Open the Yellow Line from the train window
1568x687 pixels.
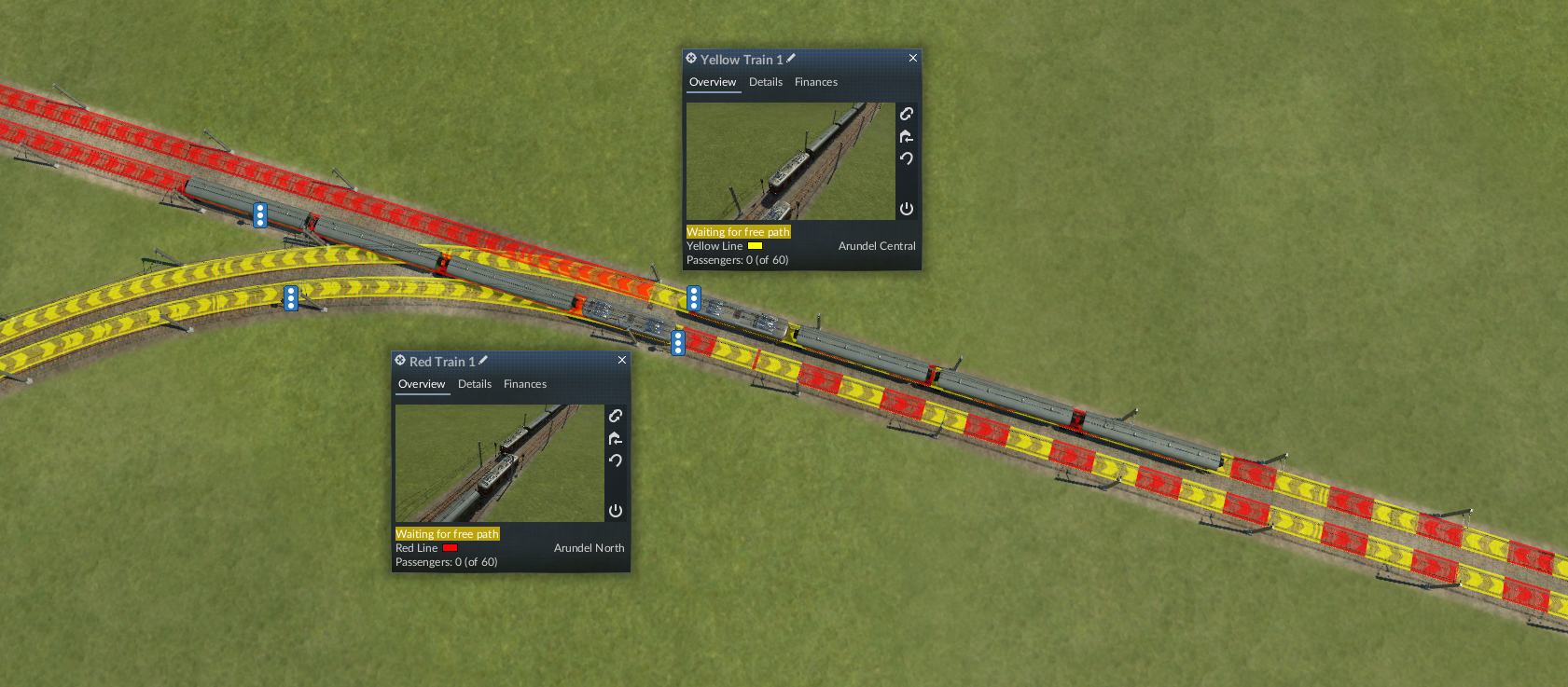pyautogui.click(x=715, y=246)
